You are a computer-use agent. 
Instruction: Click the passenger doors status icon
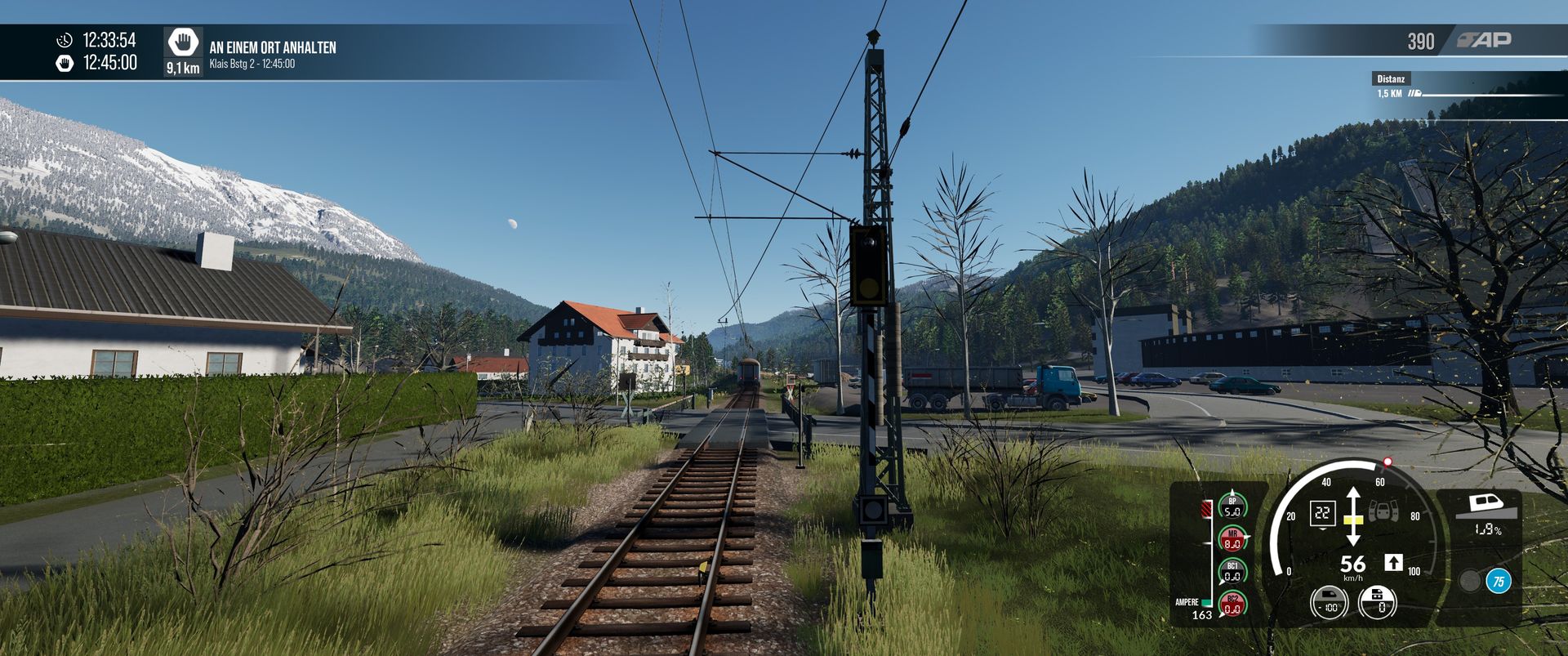(x=1383, y=512)
